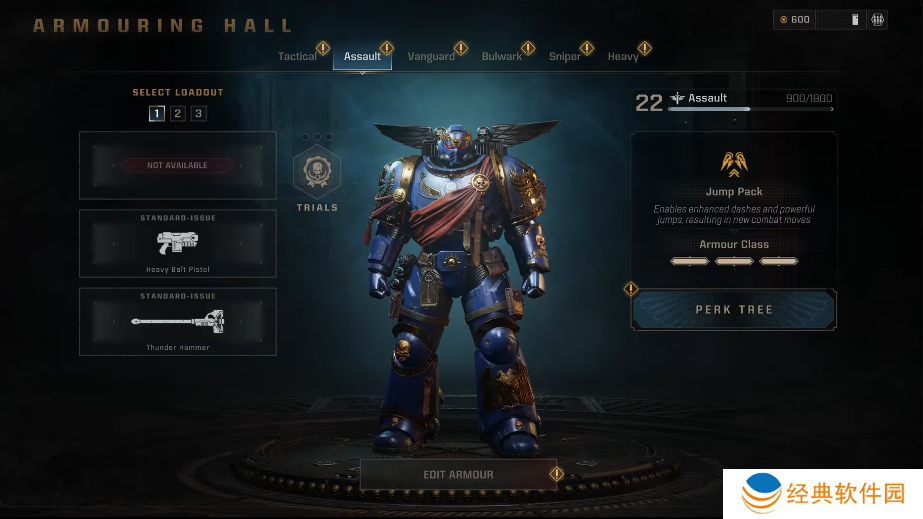Open the Trials hexagon icon
This screenshot has width=923, height=519.
(317, 172)
